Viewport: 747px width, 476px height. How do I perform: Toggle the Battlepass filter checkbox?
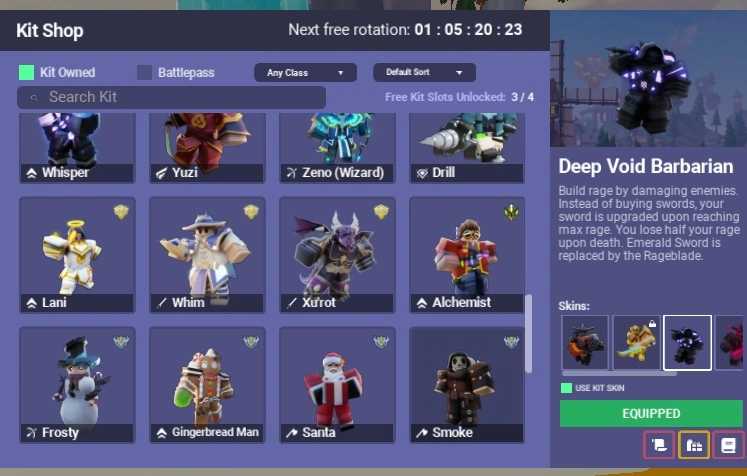pyautogui.click(x=145, y=73)
